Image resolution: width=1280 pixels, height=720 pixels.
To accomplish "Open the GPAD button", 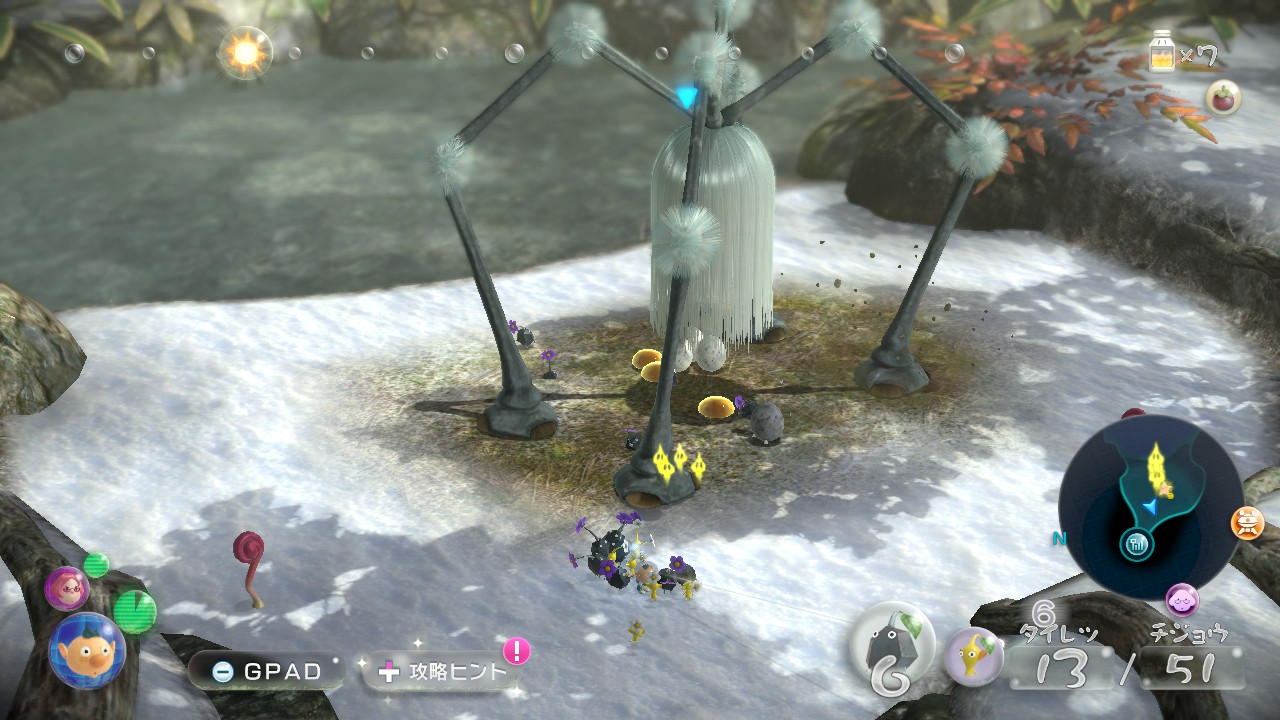I will pyautogui.click(x=266, y=671).
